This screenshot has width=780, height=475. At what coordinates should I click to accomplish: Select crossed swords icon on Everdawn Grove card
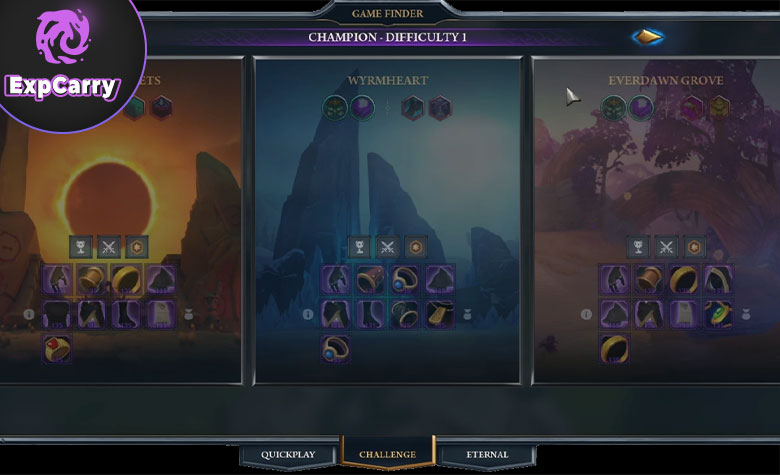666,246
